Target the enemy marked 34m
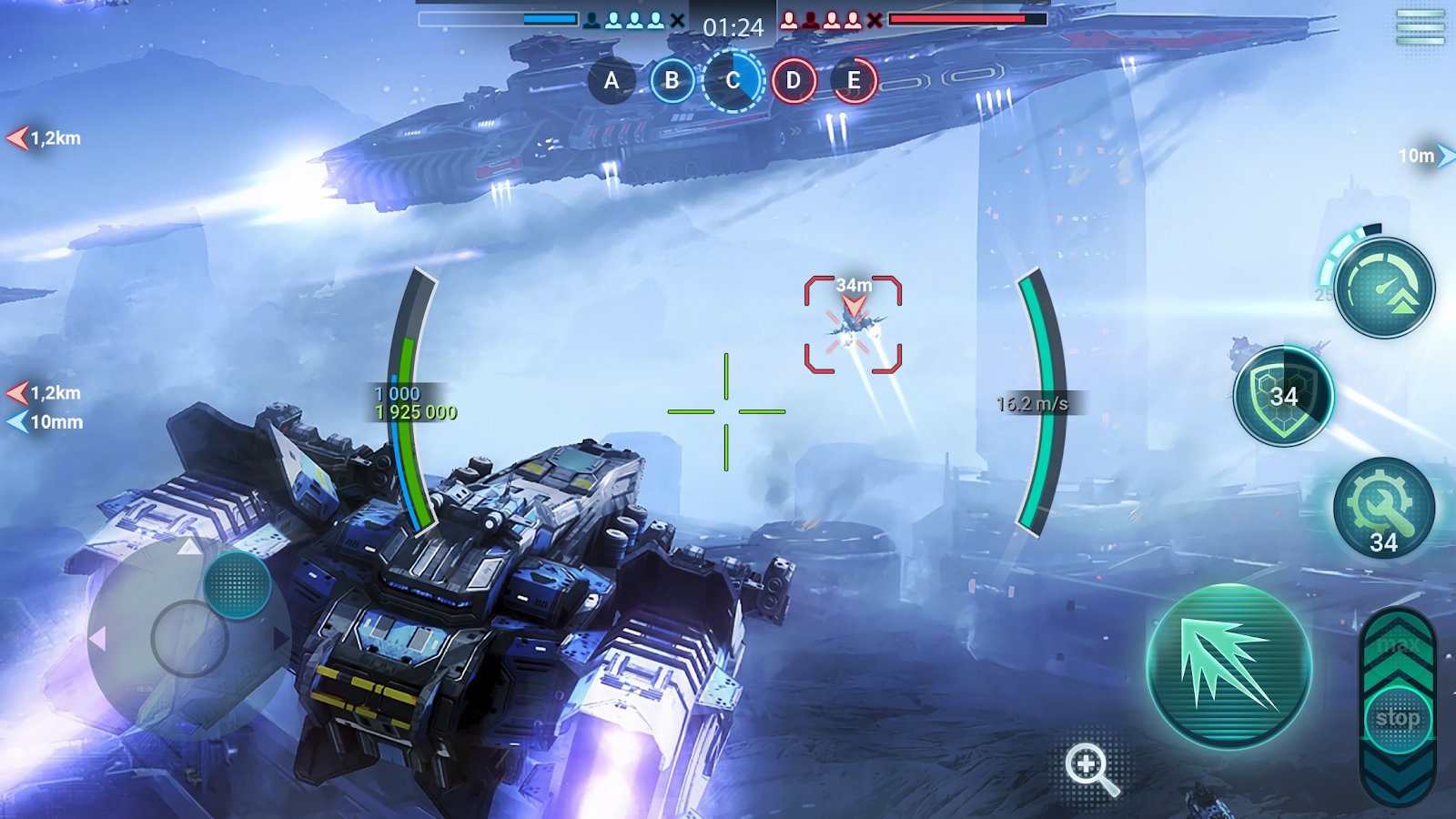 853,325
